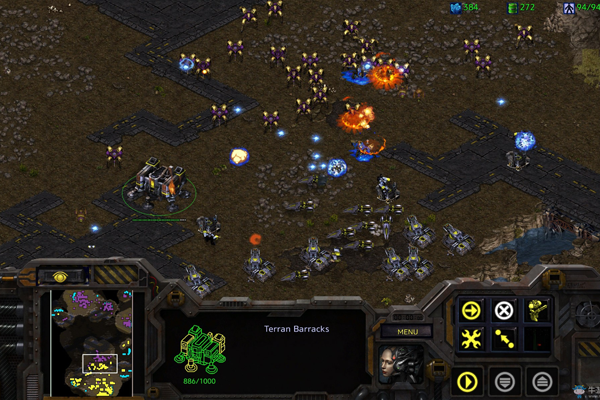The image size is (600, 400).
Task: Activate the X stop command
Action: [x=505, y=310]
